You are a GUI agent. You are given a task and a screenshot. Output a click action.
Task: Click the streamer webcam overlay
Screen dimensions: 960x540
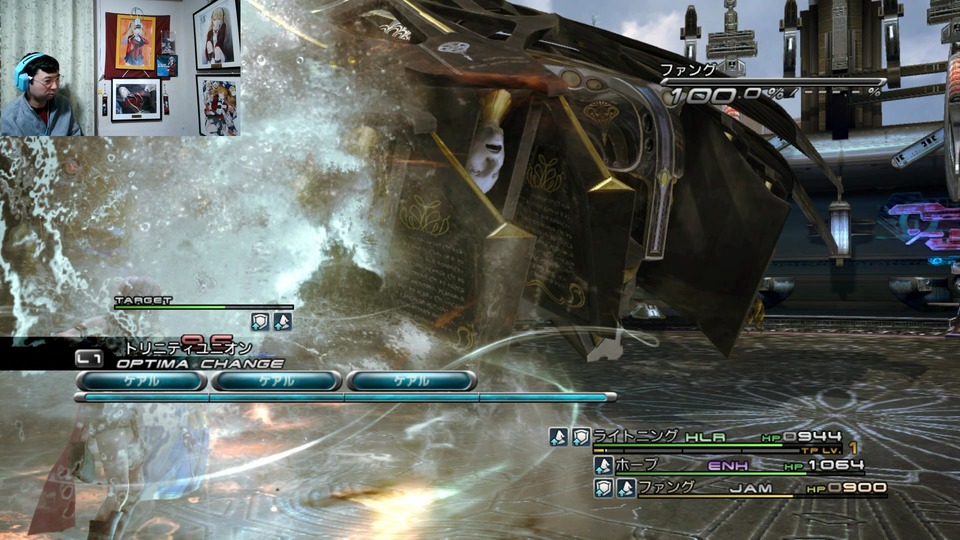coord(120,68)
